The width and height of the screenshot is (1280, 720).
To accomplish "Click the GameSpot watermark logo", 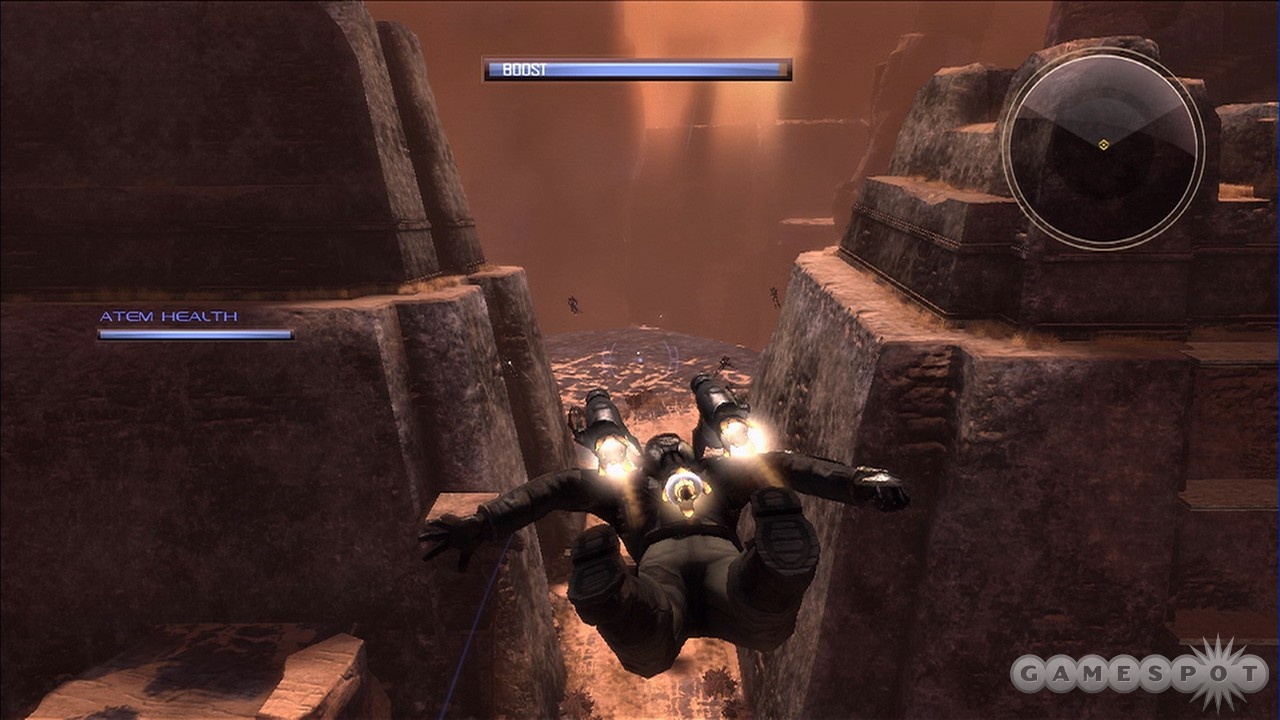I will (x=1139, y=674).
